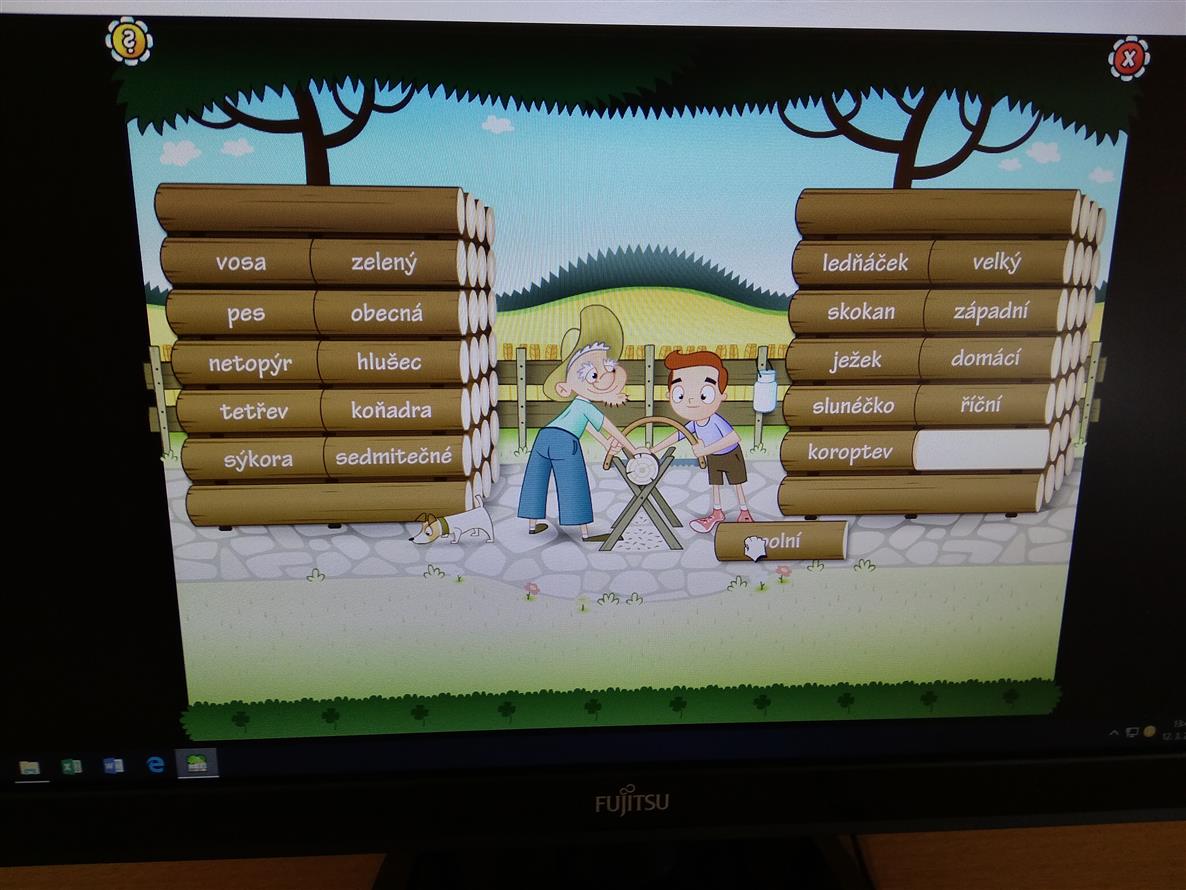Select the "domácí" log
Screen dimensions: 1186x890
[986, 358]
